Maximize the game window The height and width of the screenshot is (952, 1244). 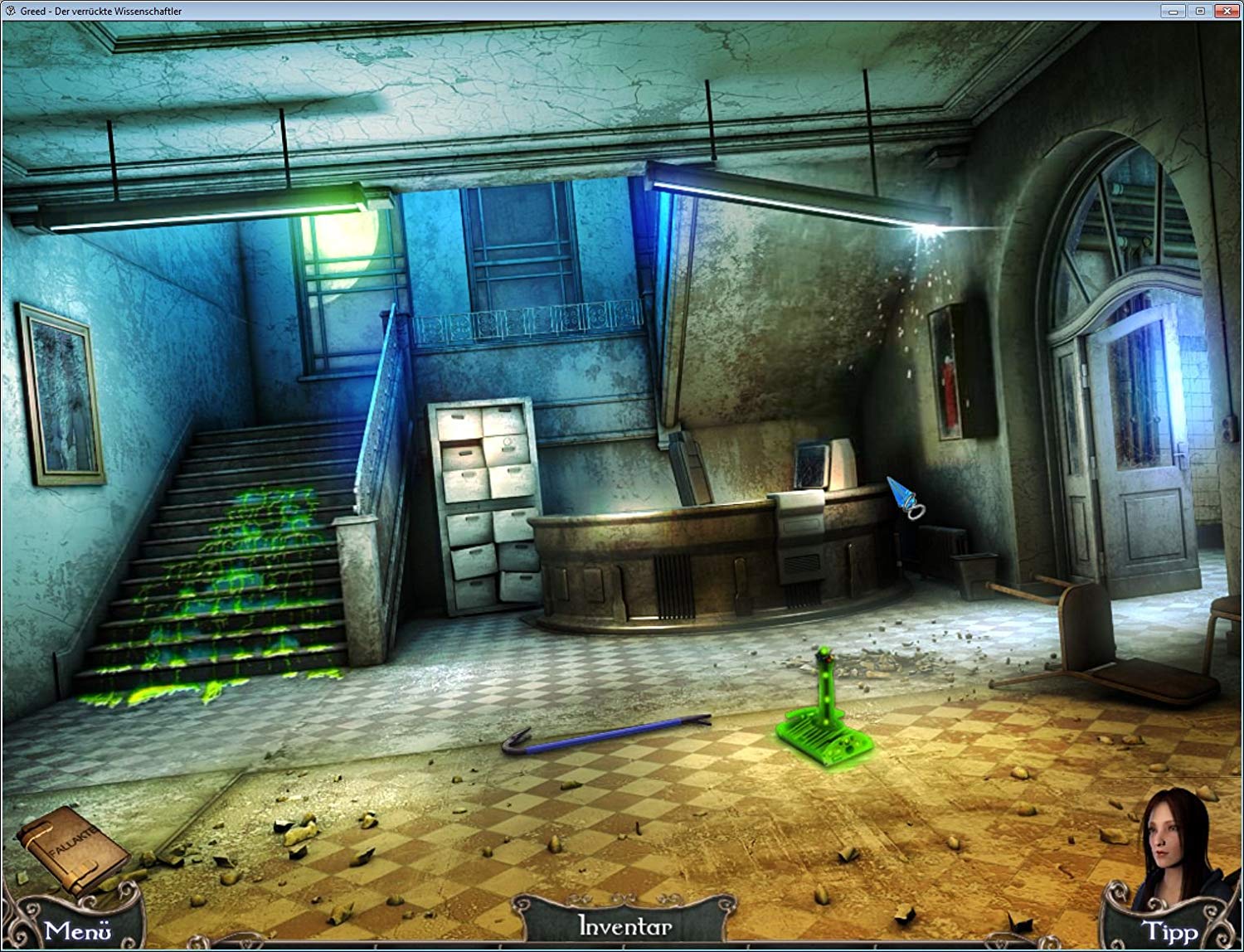(1199, 11)
